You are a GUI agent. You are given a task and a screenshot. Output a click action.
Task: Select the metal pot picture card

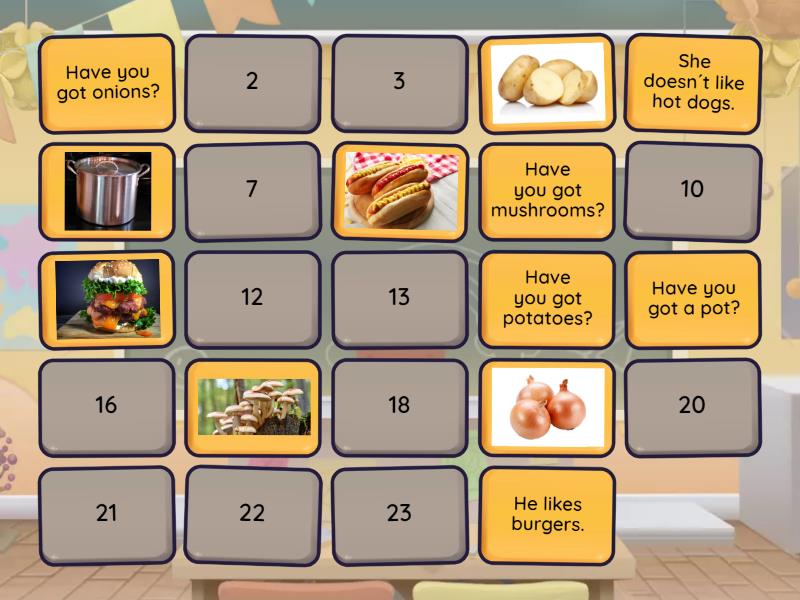pyautogui.click(x=106, y=191)
